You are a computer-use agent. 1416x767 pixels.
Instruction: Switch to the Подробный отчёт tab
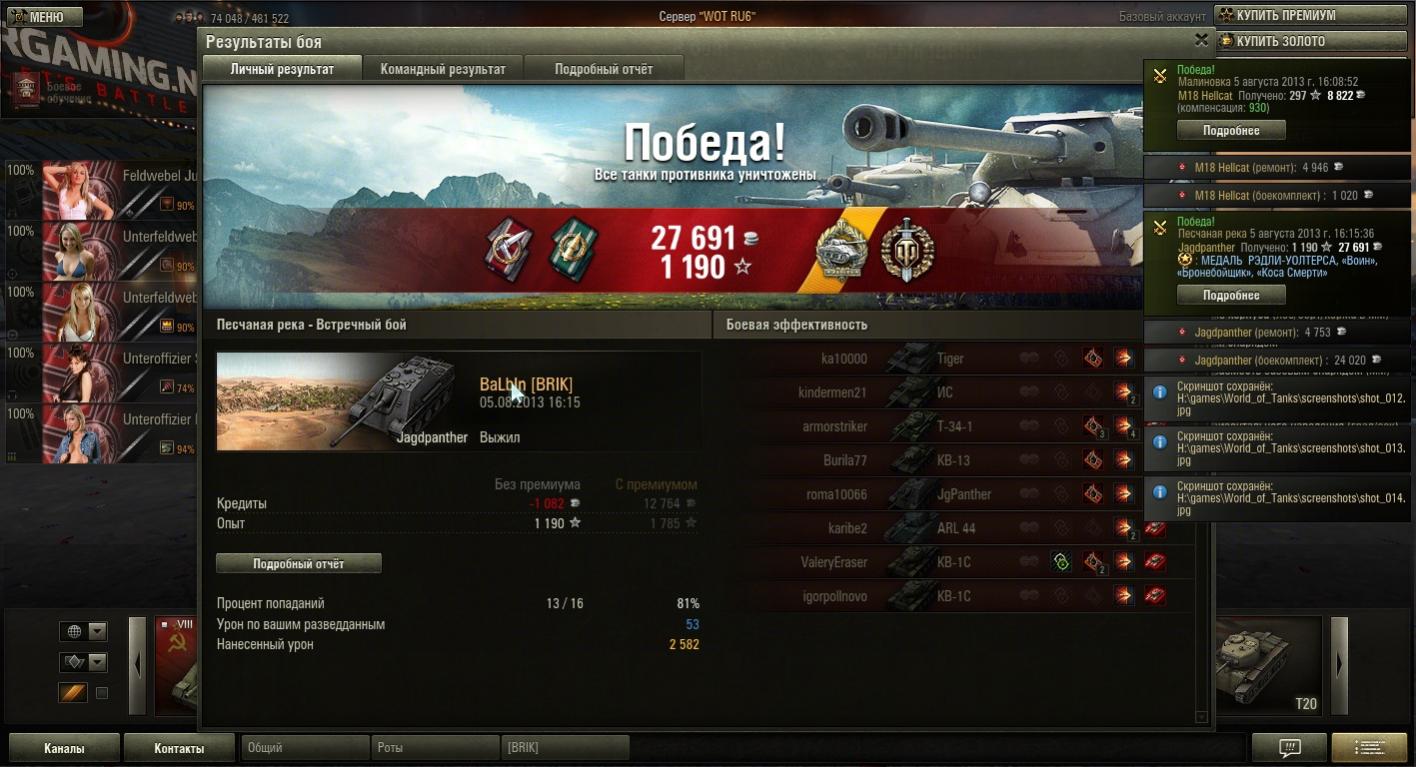pyautogui.click(x=603, y=69)
